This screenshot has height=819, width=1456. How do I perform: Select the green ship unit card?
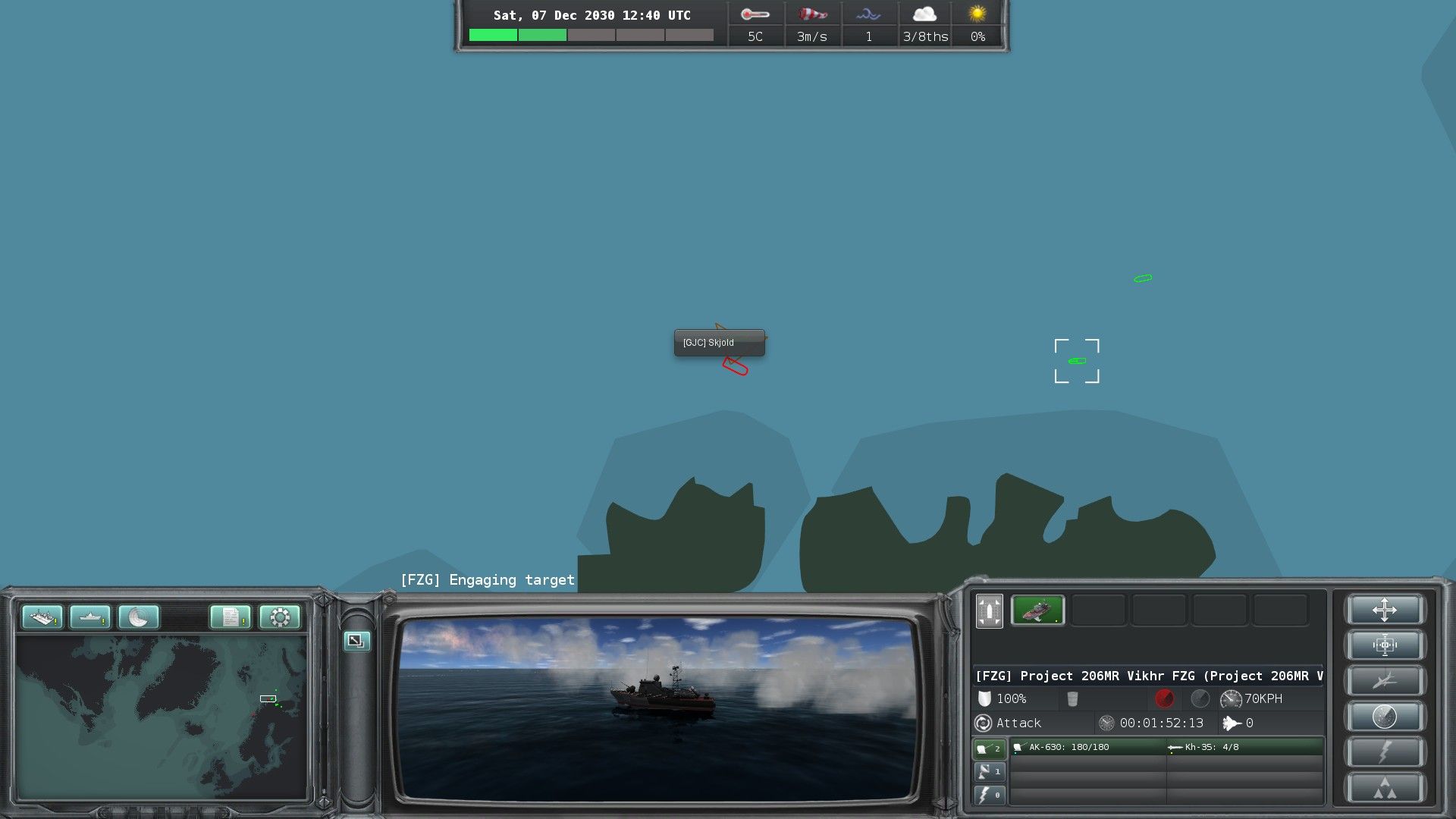[1037, 610]
